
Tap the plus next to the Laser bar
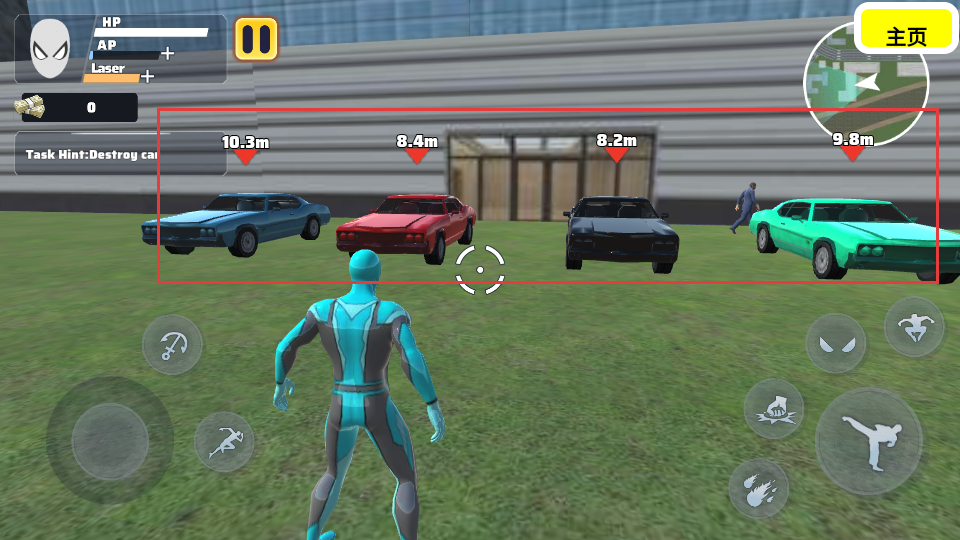(148, 76)
